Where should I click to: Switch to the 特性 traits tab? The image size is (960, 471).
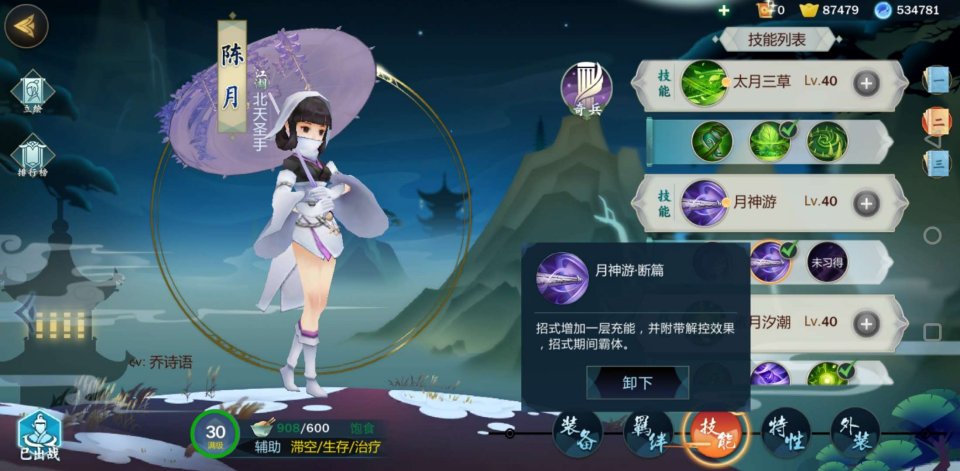point(786,433)
